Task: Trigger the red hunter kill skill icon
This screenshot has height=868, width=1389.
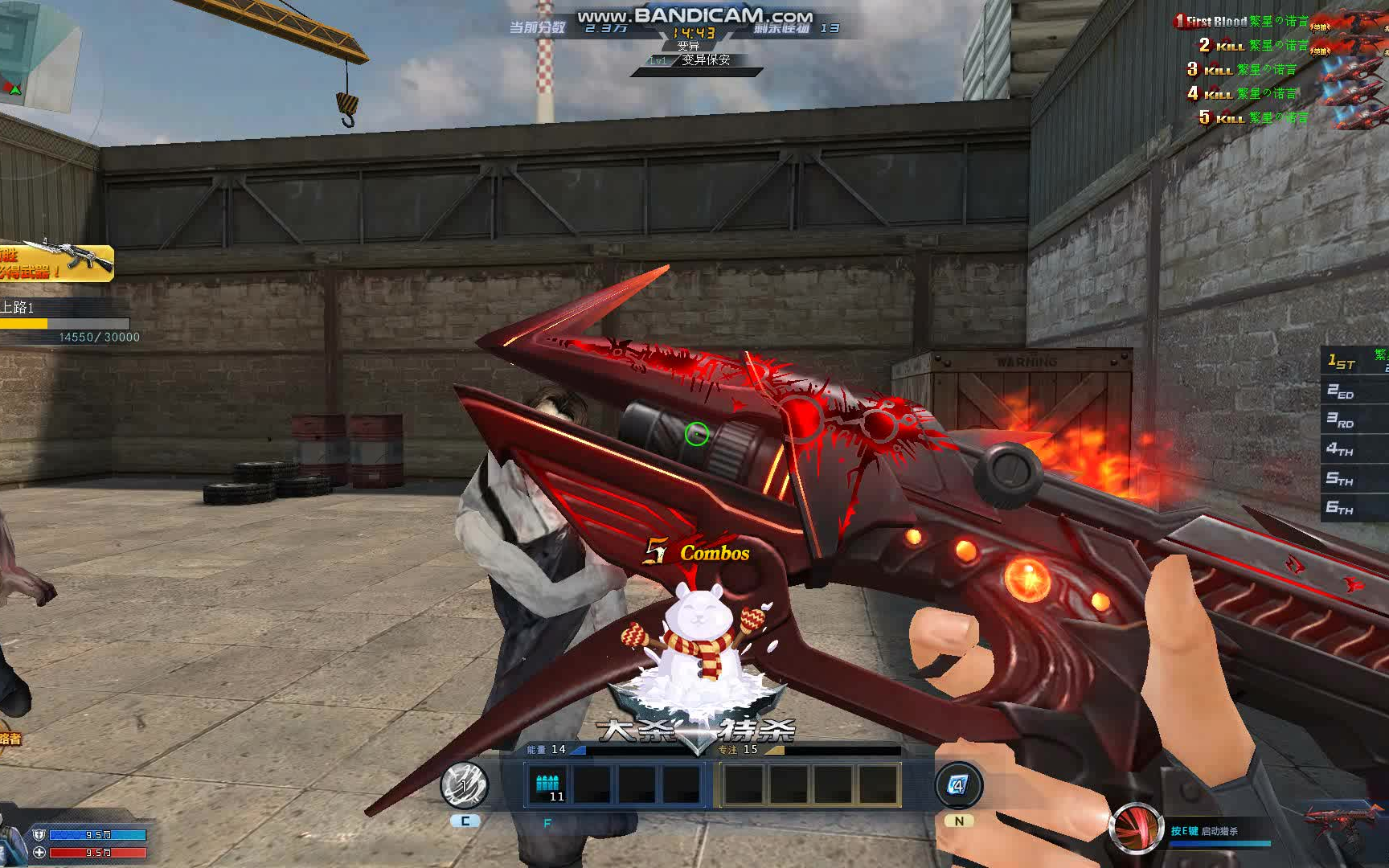Action: [1136, 828]
